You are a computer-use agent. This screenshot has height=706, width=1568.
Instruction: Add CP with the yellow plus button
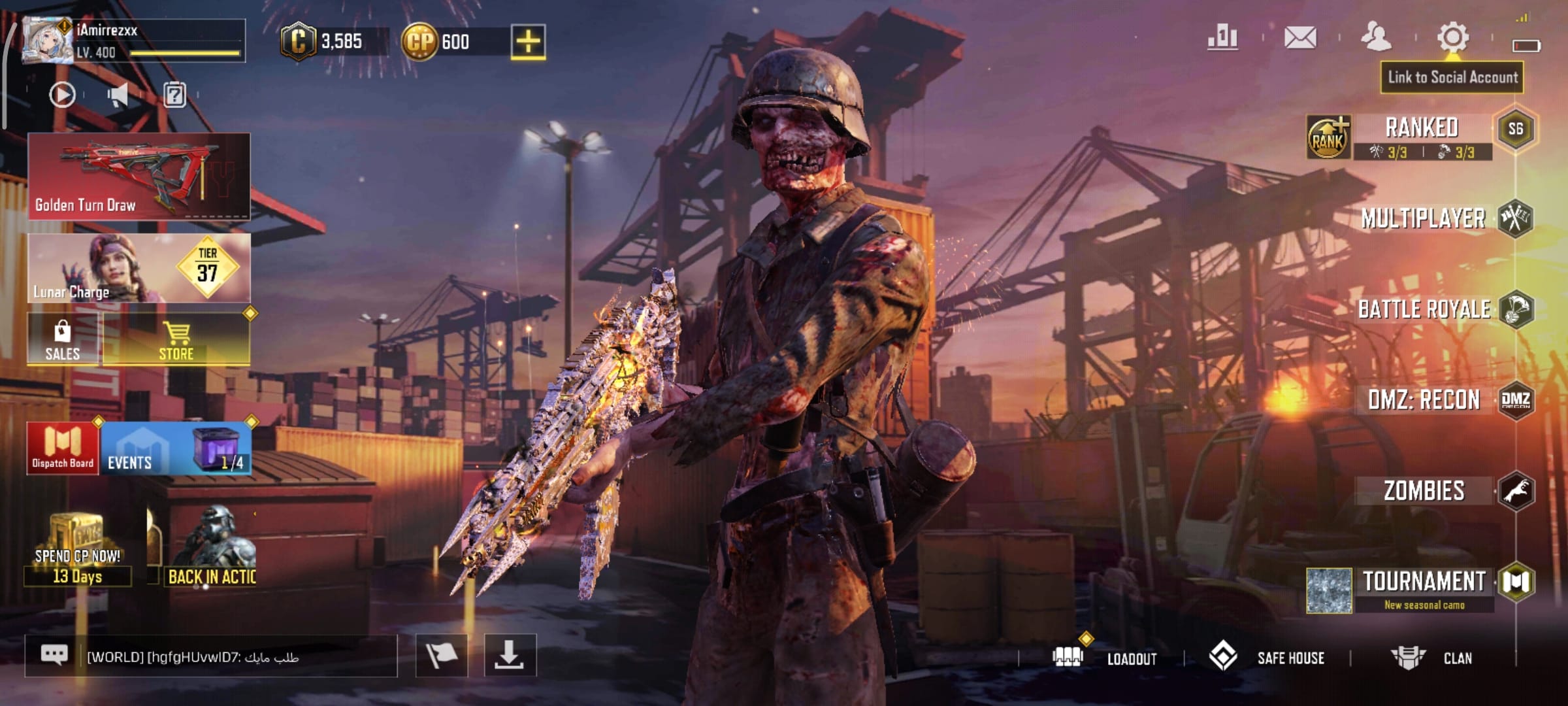pos(528,42)
